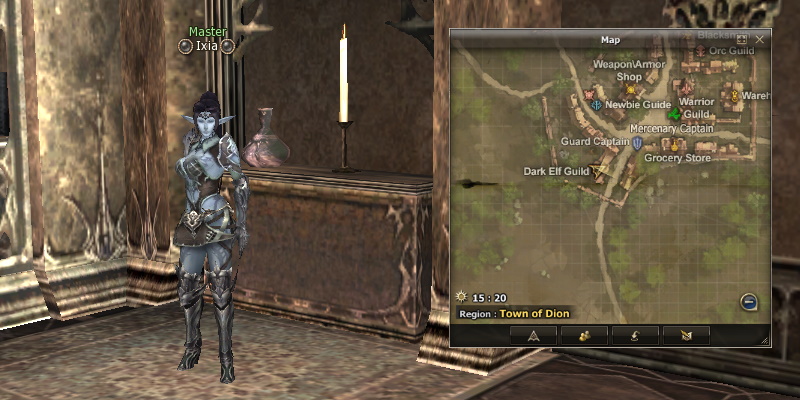Image resolution: width=800 pixels, height=400 pixels.
Task: Click the Weapon/Armor Shop map marker
Action: pos(631,90)
